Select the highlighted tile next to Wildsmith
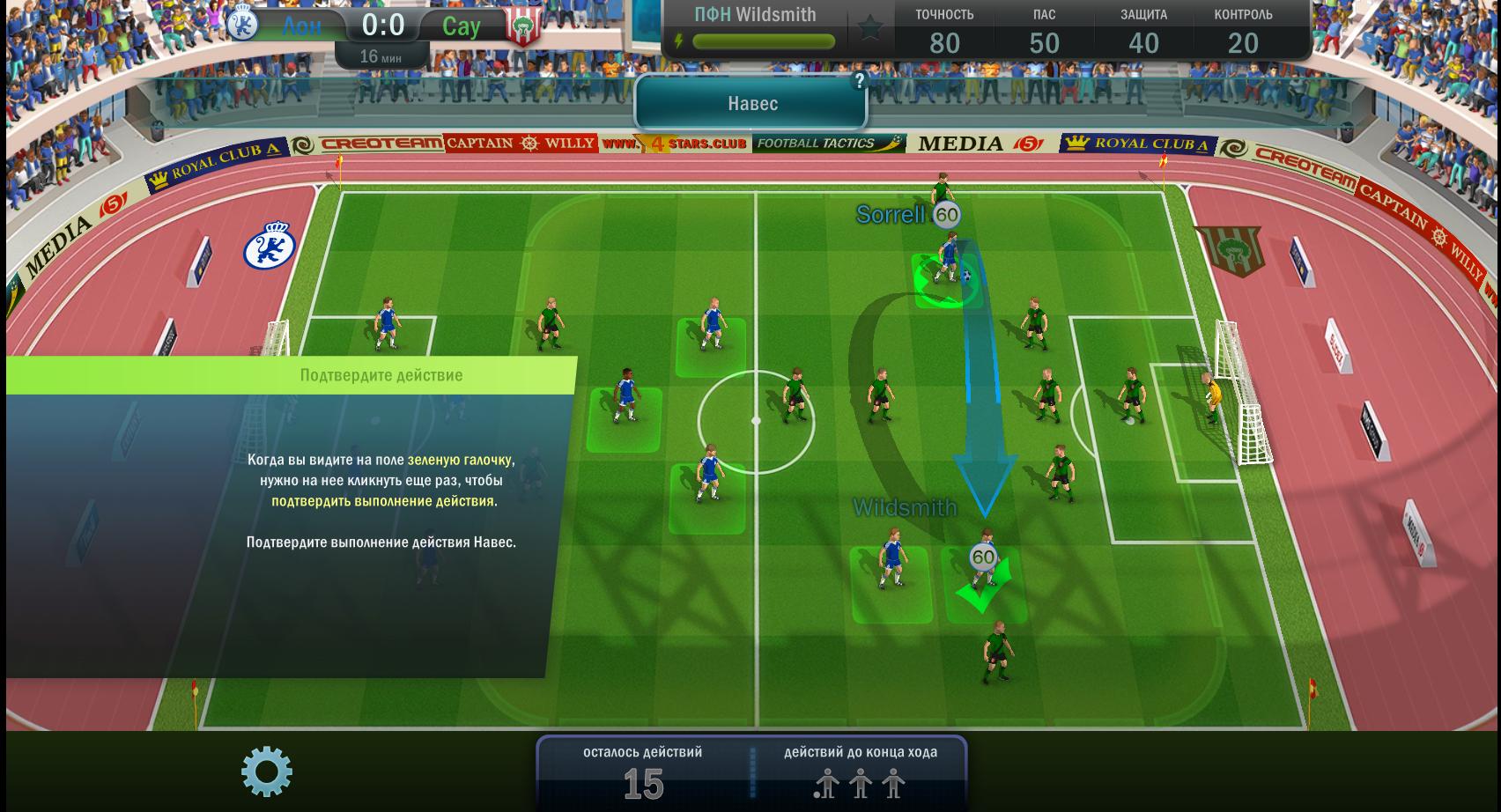This screenshot has height=812, width=1501. click(891, 585)
